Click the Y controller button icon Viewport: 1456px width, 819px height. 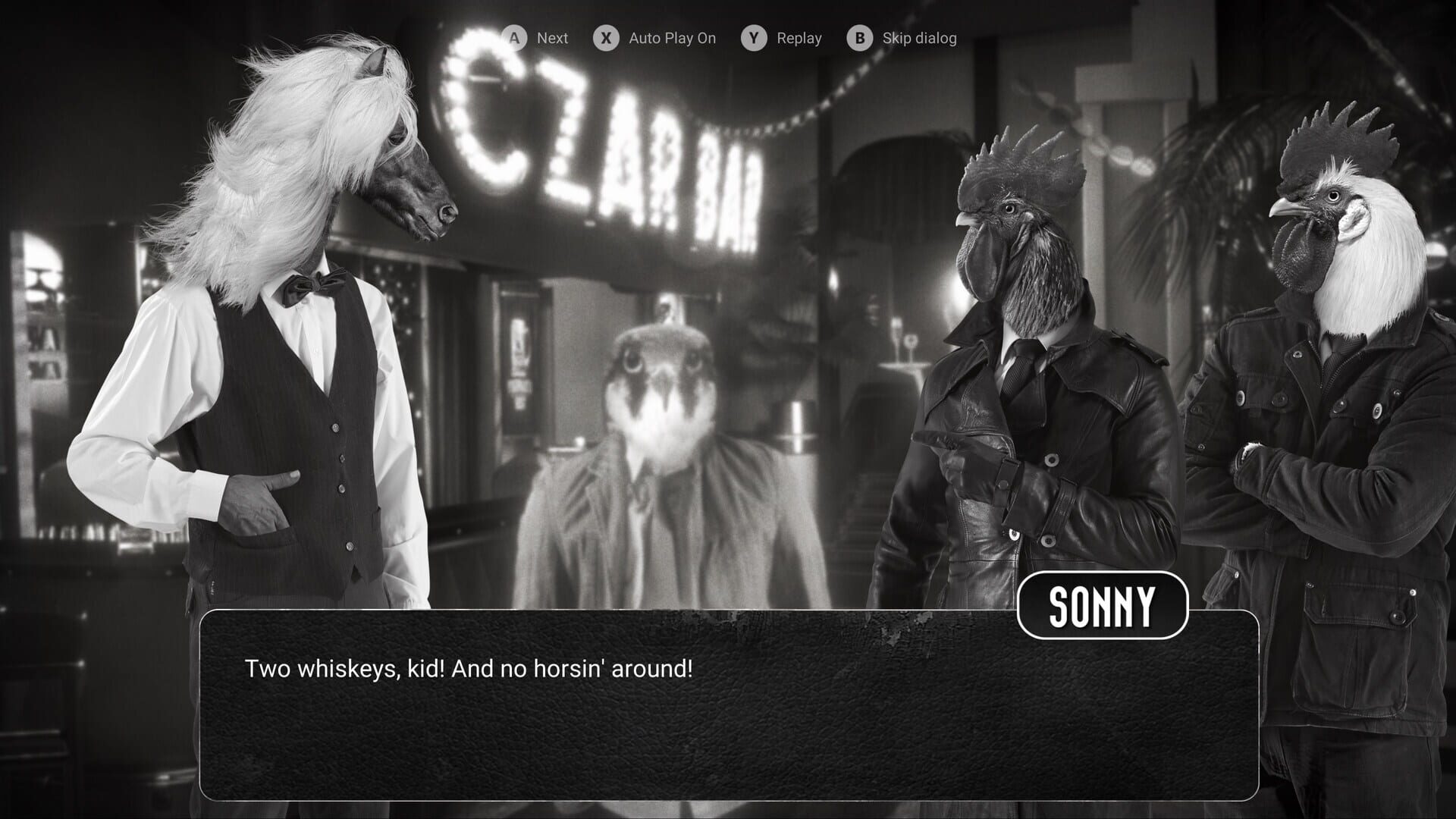(x=753, y=37)
